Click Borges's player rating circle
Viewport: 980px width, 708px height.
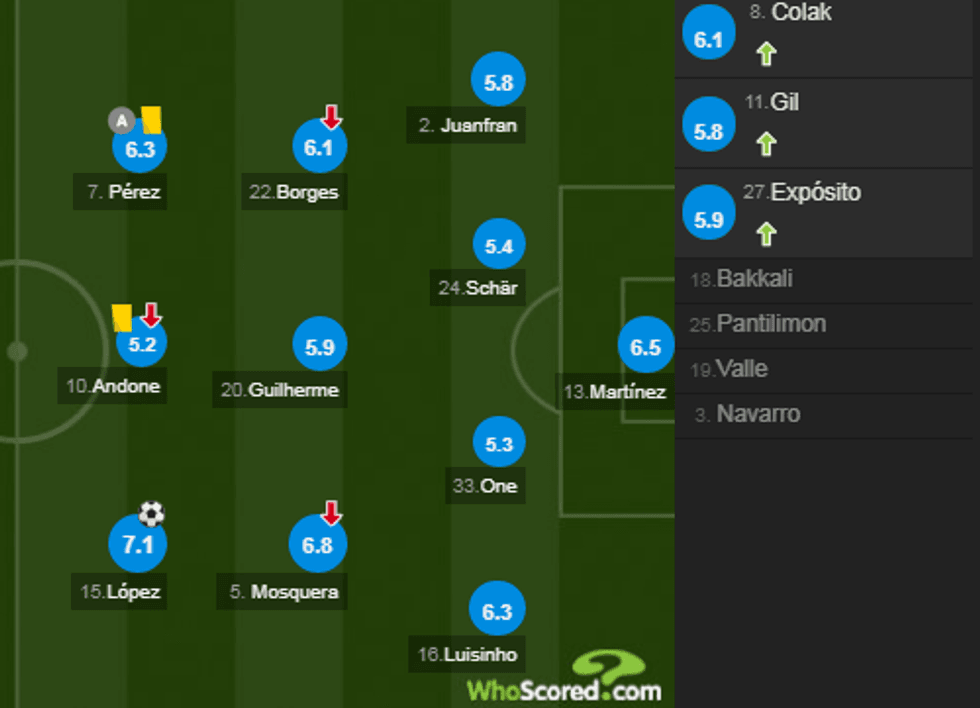tap(319, 149)
